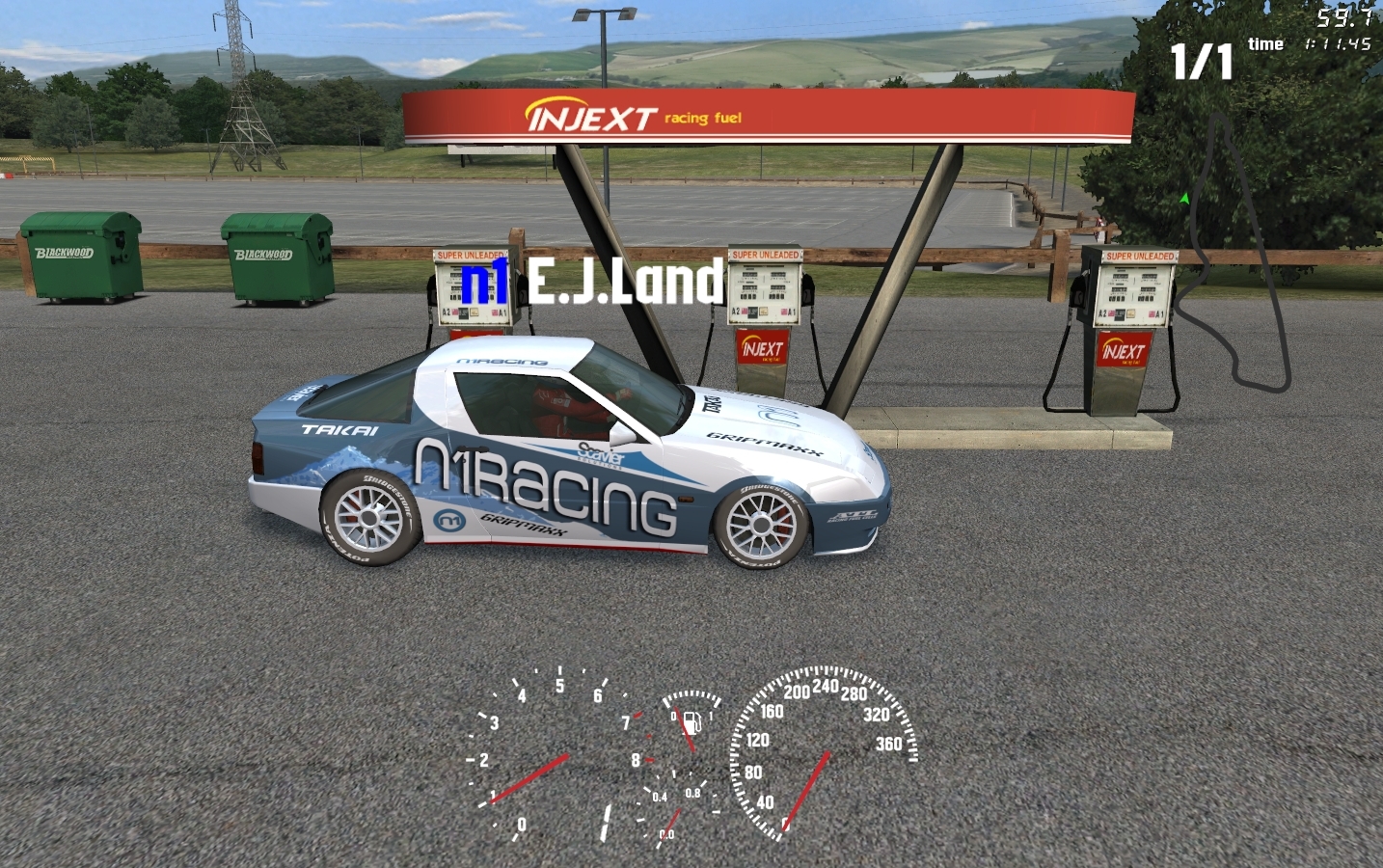Select the green car marker on the minimap
The height and width of the screenshot is (868, 1383).
[1184, 199]
